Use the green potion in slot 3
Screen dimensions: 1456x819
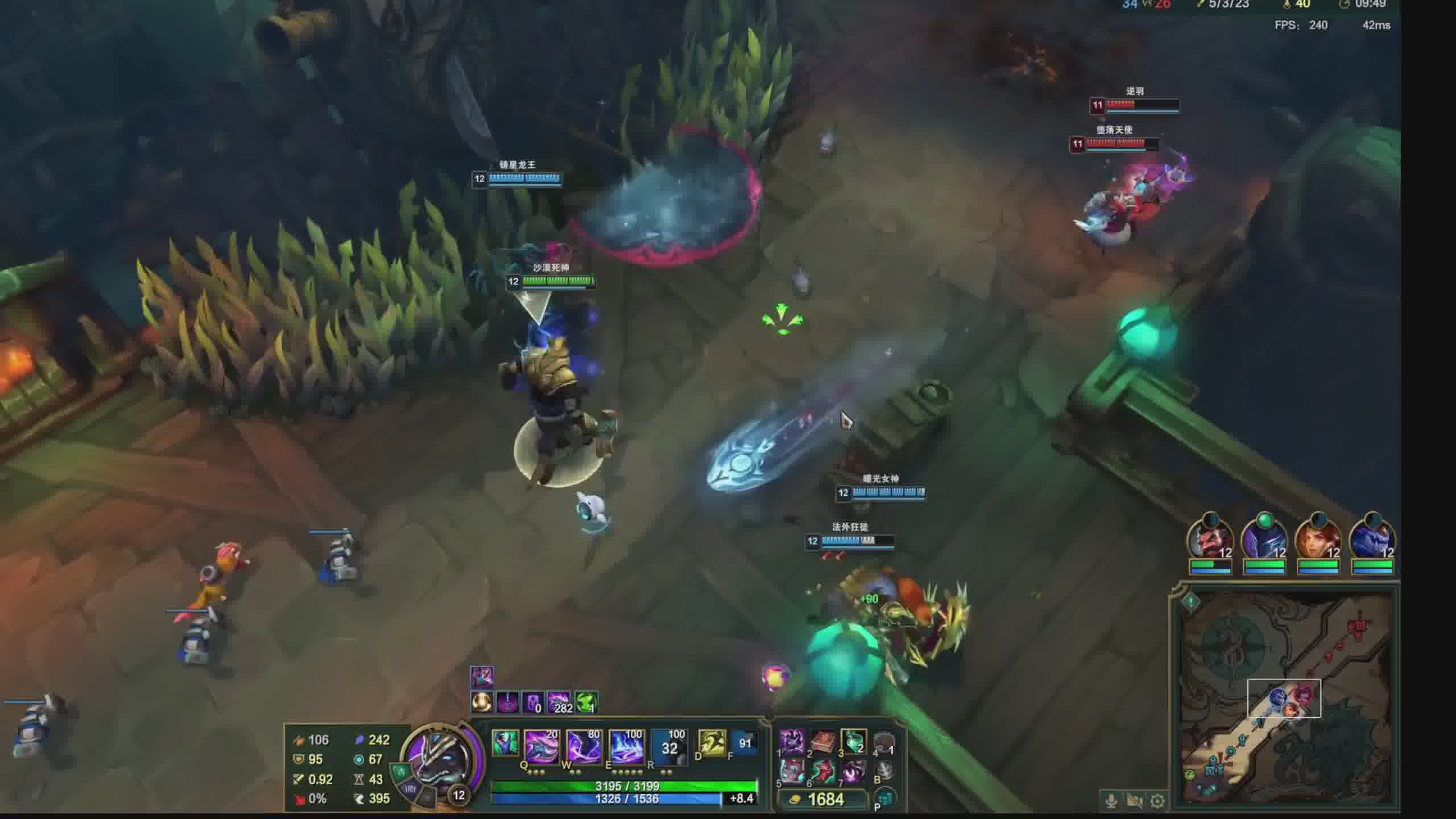pyautogui.click(x=853, y=742)
